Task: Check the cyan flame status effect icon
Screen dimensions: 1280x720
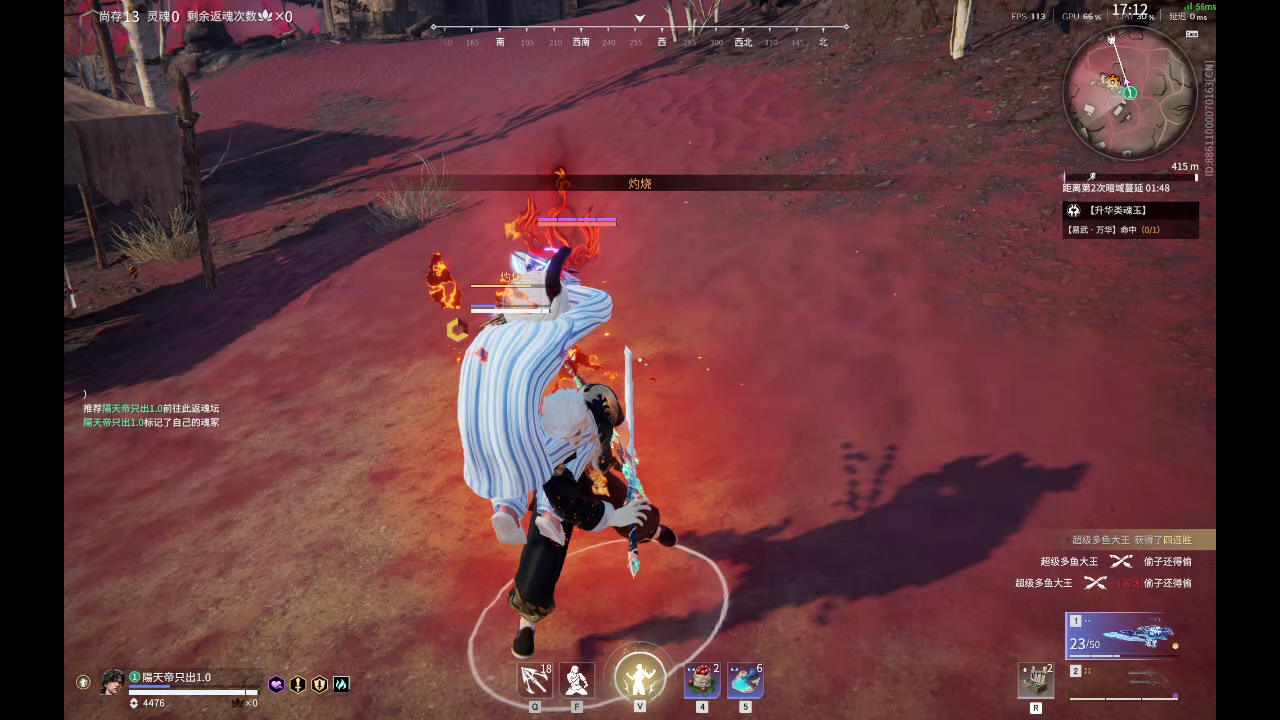Action: click(340, 684)
